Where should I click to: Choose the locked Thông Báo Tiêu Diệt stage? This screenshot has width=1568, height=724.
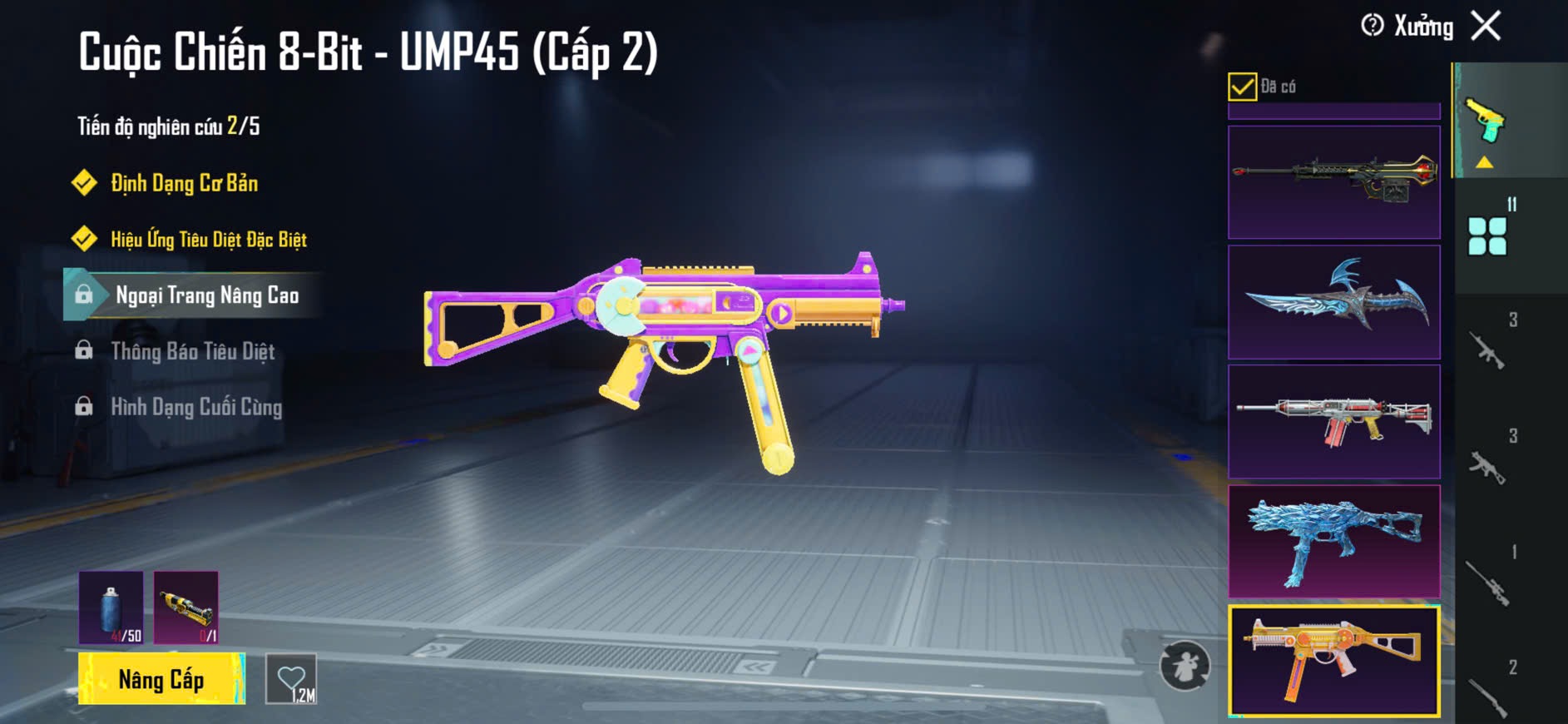click(192, 351)
